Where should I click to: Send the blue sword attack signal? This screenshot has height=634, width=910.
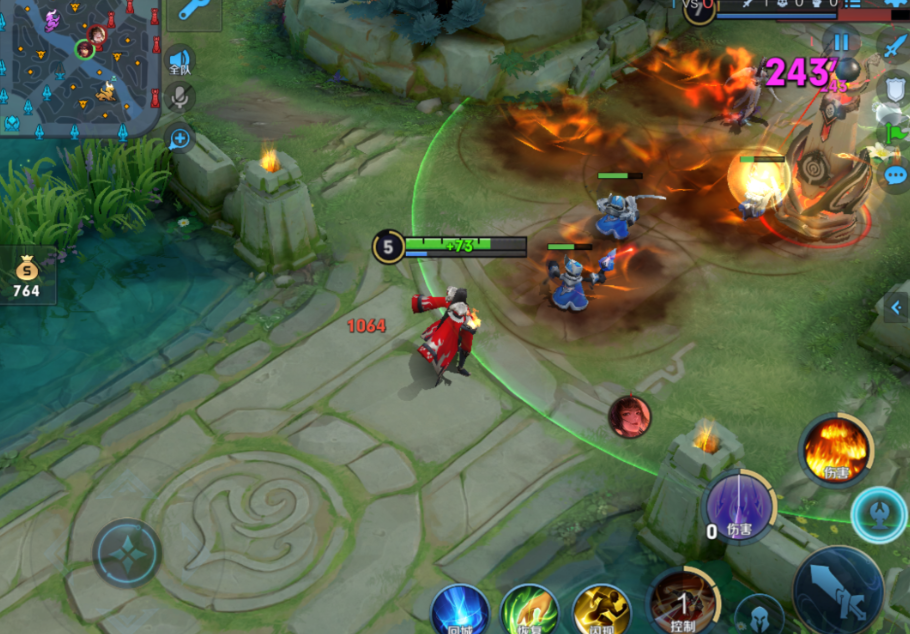tap(893, 45)
